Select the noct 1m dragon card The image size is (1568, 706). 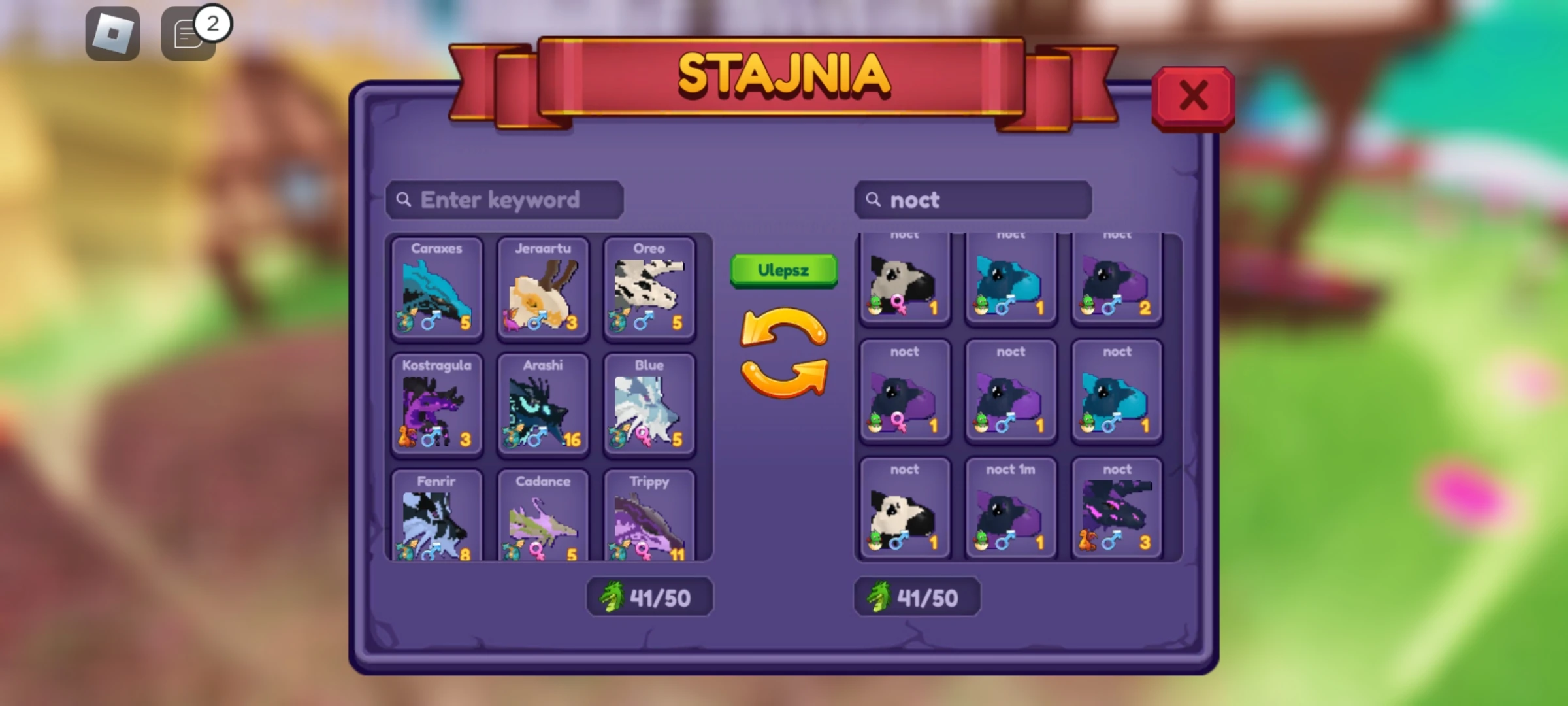click(x=1010, y=507)
